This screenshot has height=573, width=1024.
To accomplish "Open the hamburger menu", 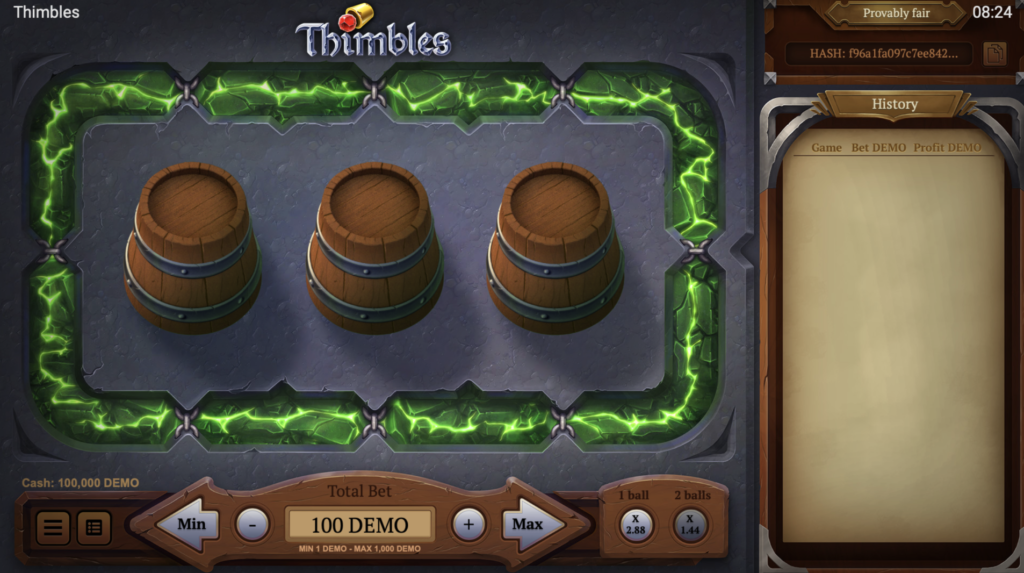I will pyautogui.click(x=53, y=527).
